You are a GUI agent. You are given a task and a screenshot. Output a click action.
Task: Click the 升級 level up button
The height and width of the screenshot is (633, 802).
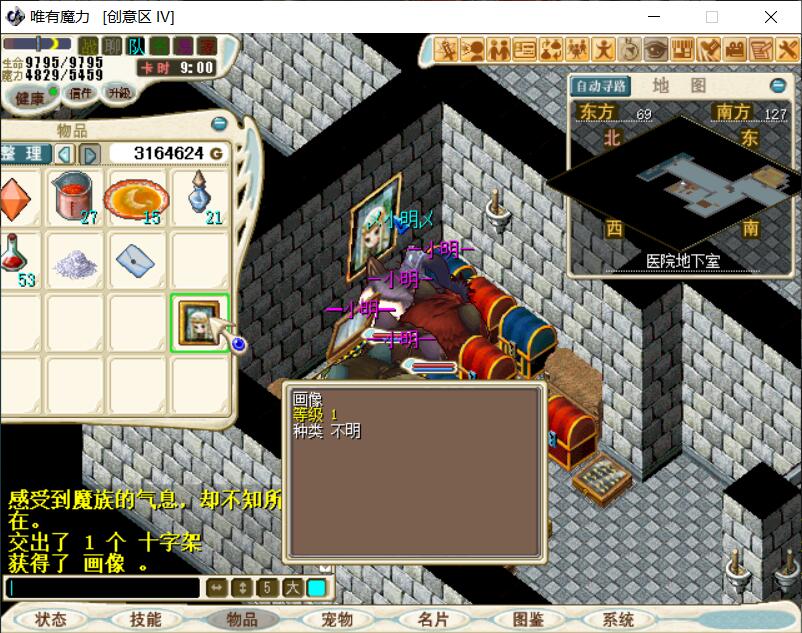119,93
